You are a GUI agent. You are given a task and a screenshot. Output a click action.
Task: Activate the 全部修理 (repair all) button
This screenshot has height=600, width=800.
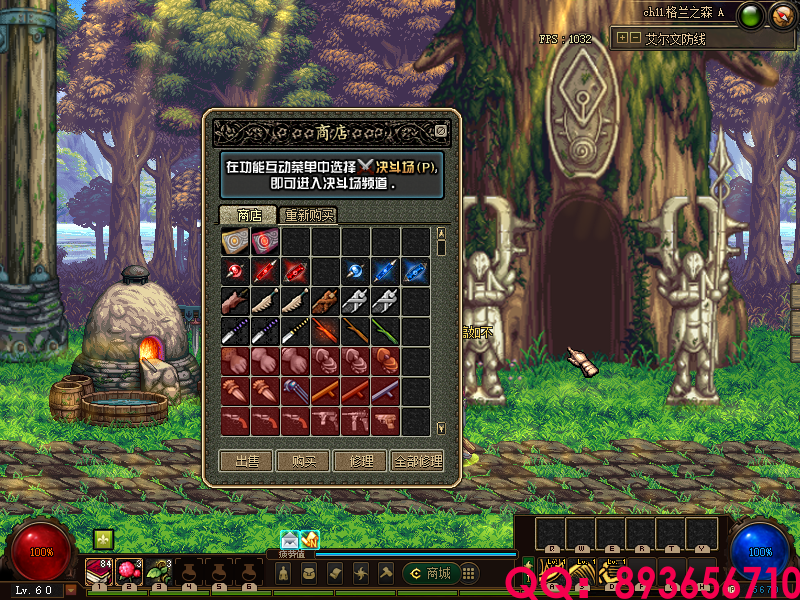pyautogui.click(x=418, y=461)
